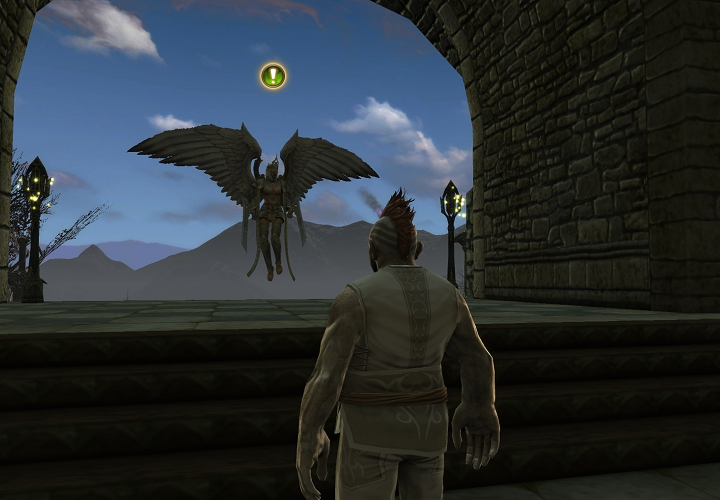Click the green exclamation quest marker
The width and height of the screenshot is (720, 500).
[273, 76]
